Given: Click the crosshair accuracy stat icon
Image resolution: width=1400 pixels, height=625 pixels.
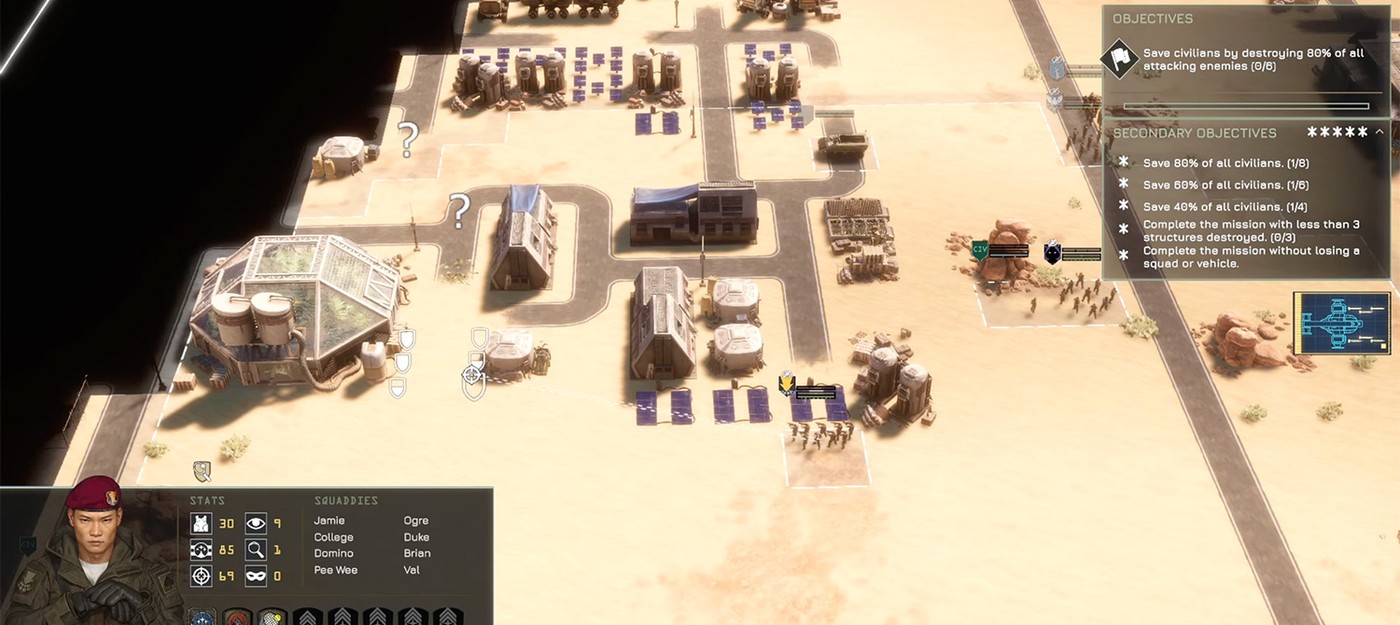Looking at the screenshot, I should [x=200, y=577].
